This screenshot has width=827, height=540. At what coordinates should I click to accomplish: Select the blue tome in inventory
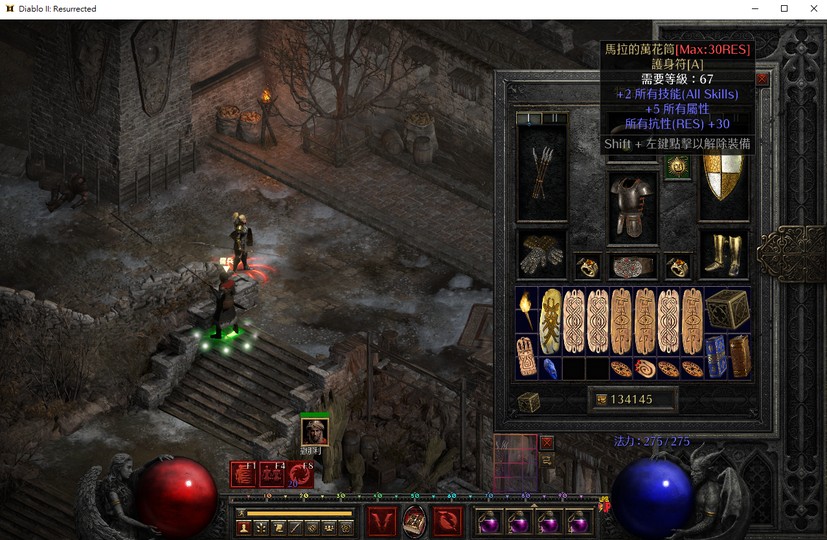(x=716, y=356)
